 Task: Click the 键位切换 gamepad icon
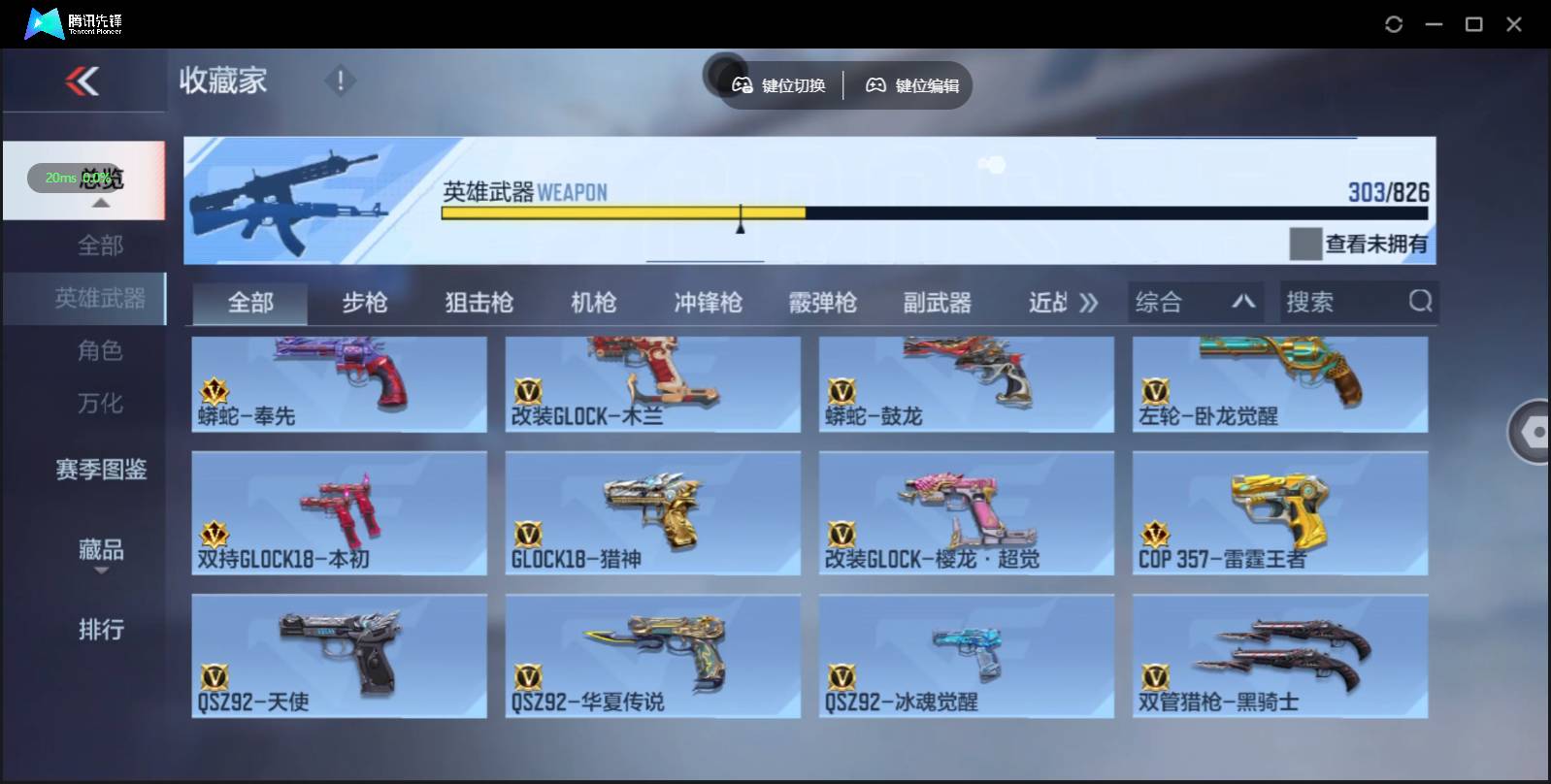point(743,85)
